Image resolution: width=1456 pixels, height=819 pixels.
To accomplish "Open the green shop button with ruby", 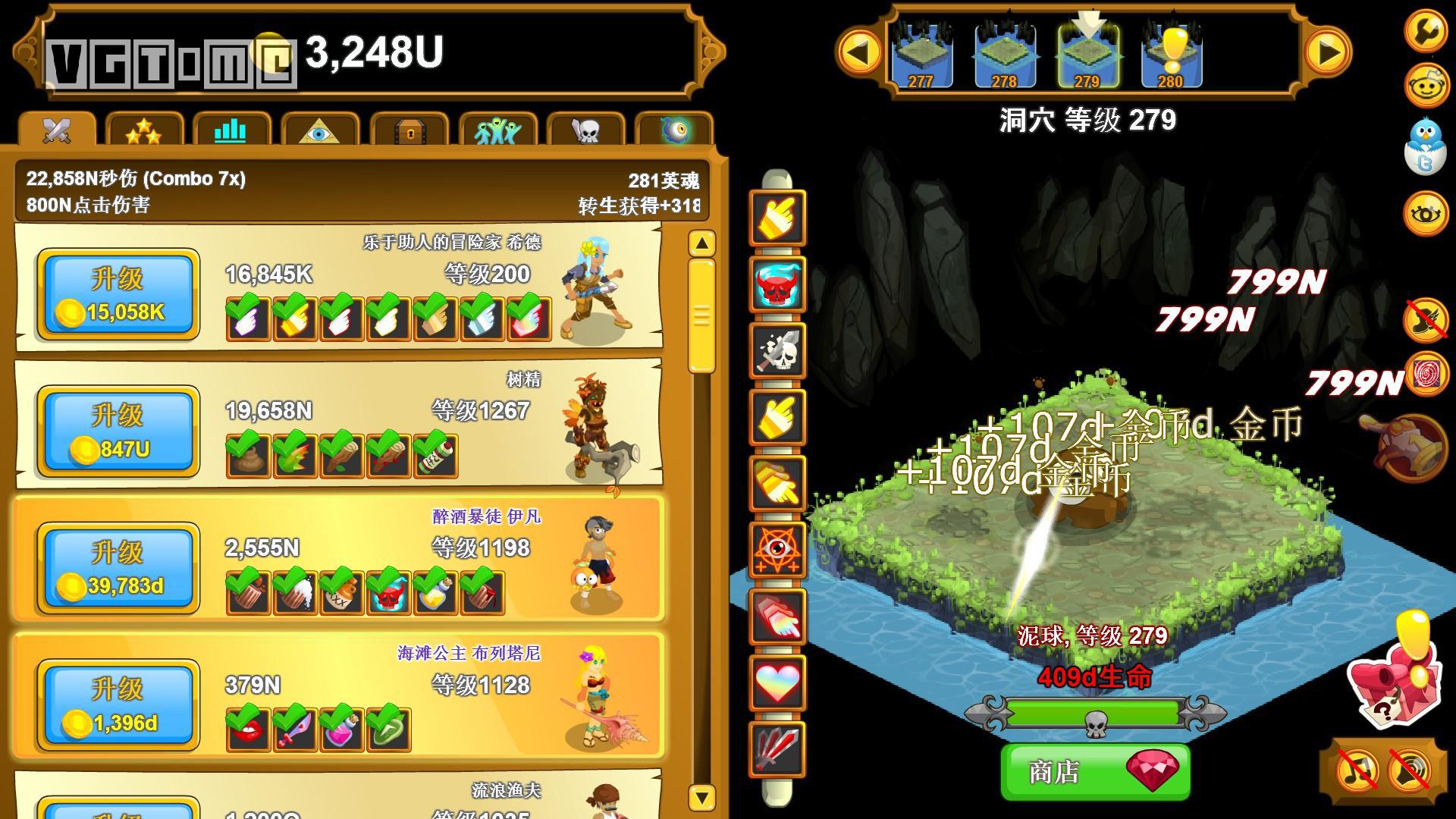I will tap(1095, 771).
